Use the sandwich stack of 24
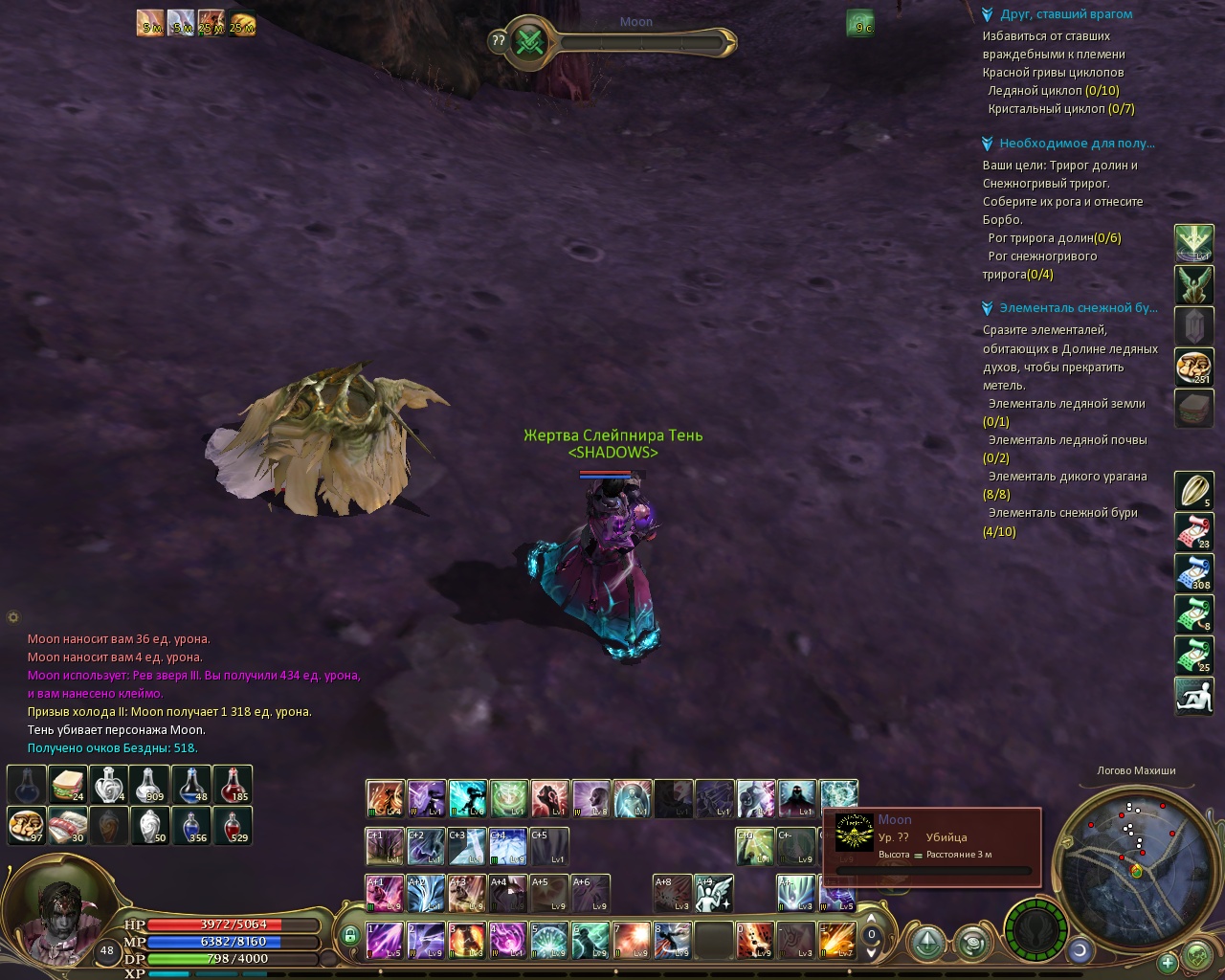The width and height of the screenshot is (1225, 980). (68, 785)
